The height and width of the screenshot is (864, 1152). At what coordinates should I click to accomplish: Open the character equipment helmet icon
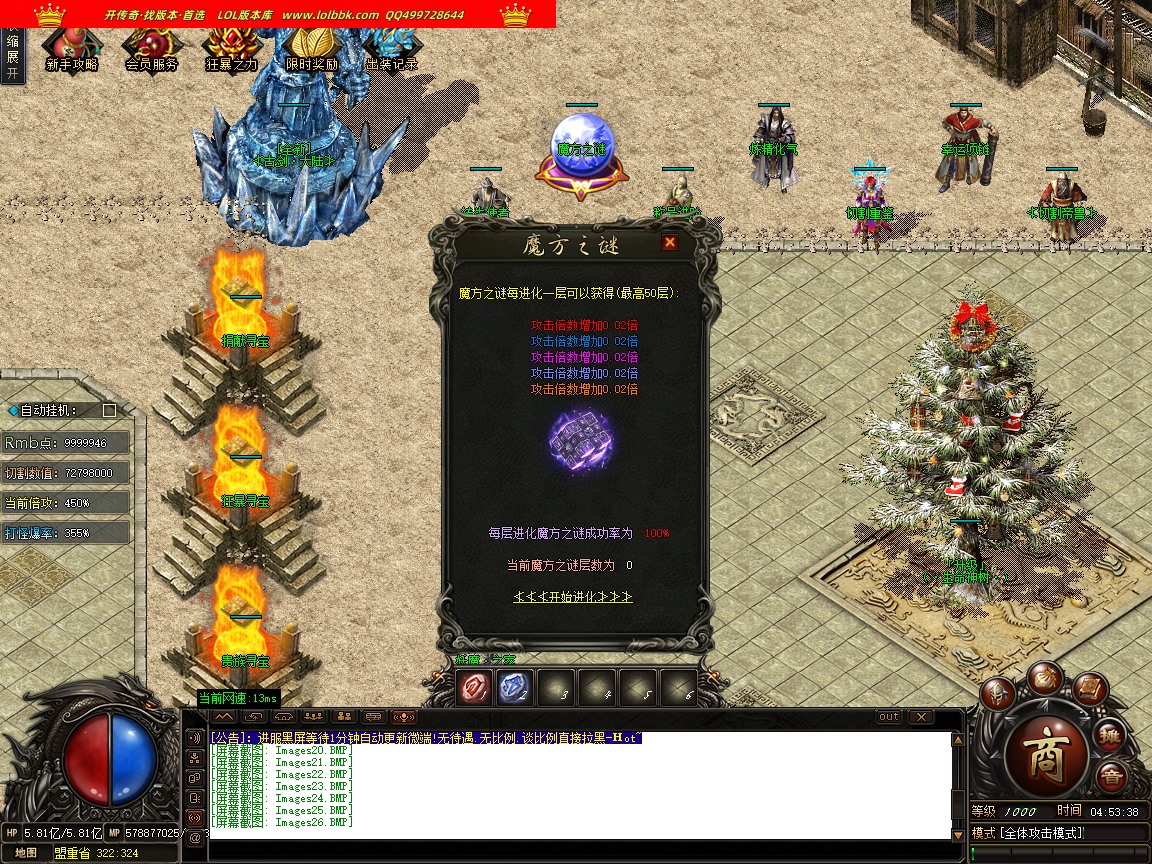tap(997, 693)
